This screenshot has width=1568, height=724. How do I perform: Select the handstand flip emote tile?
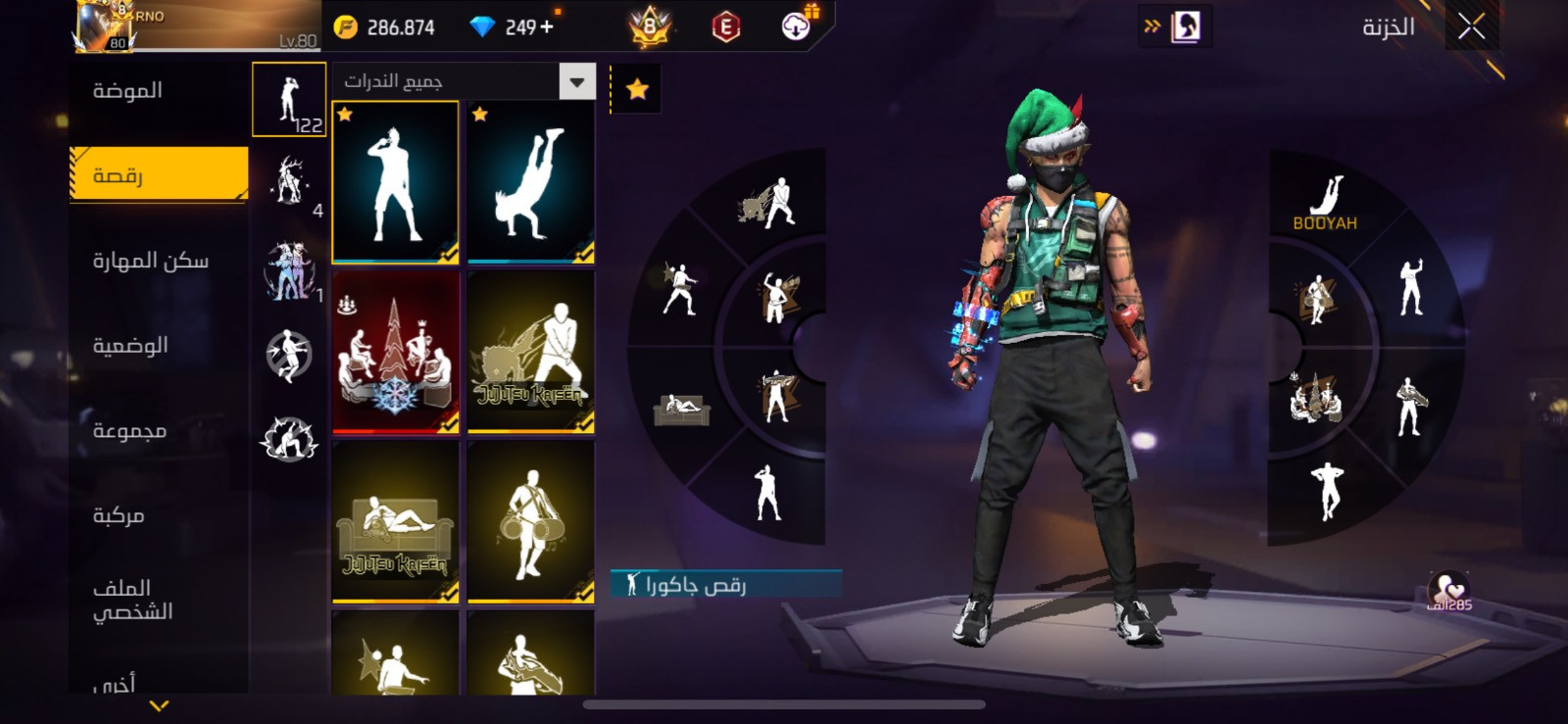pos(530,182)
